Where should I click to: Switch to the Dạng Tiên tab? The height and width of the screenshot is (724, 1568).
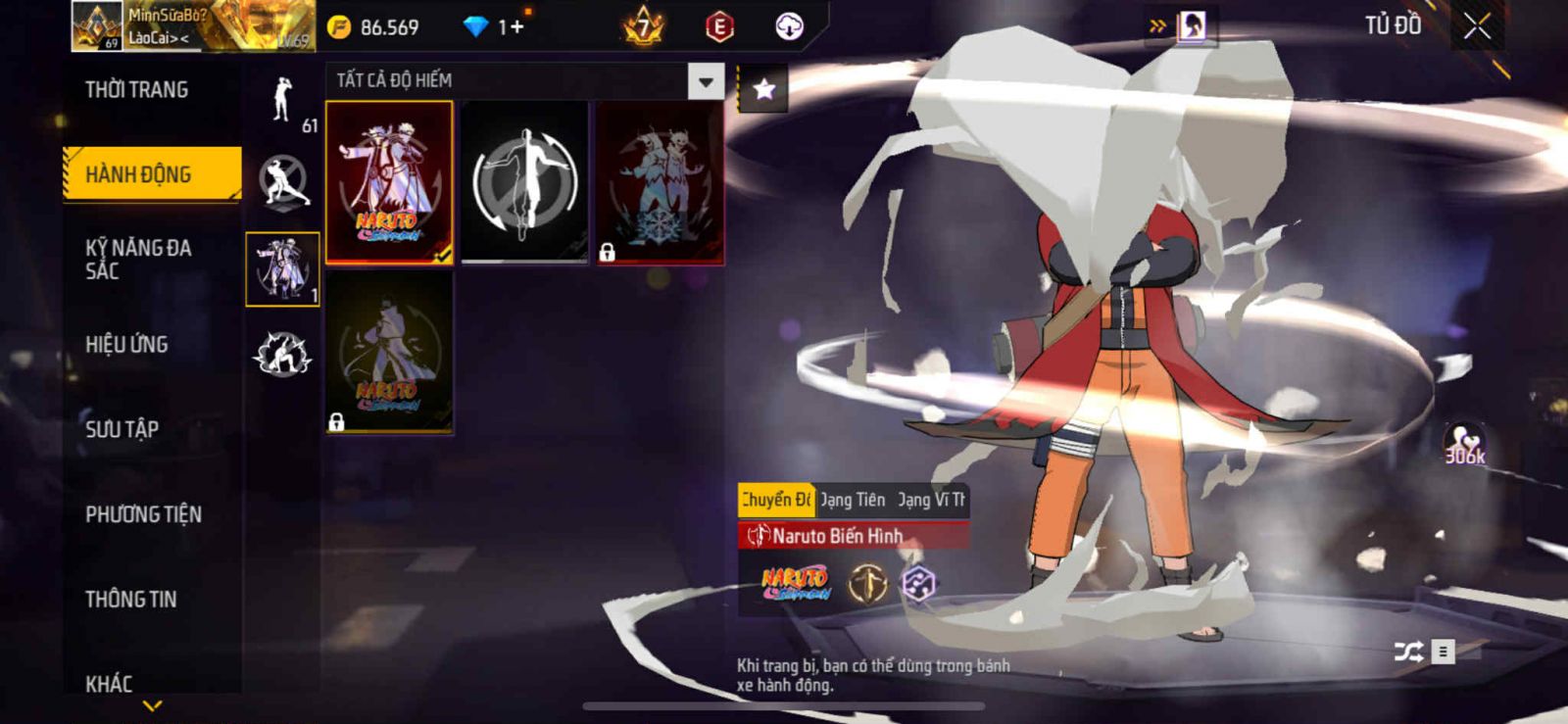click(853, 500)
